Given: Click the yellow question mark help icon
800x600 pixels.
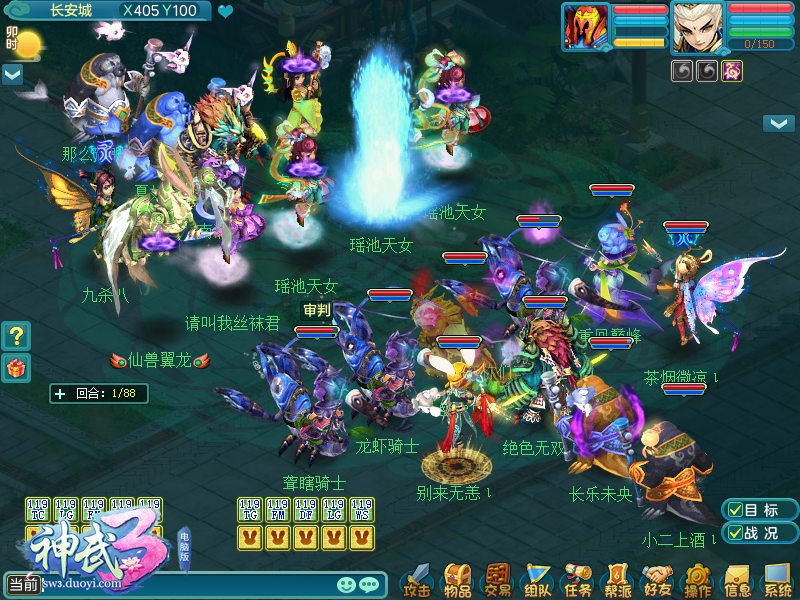Looking at the screenshot, I should click(16, 335).
